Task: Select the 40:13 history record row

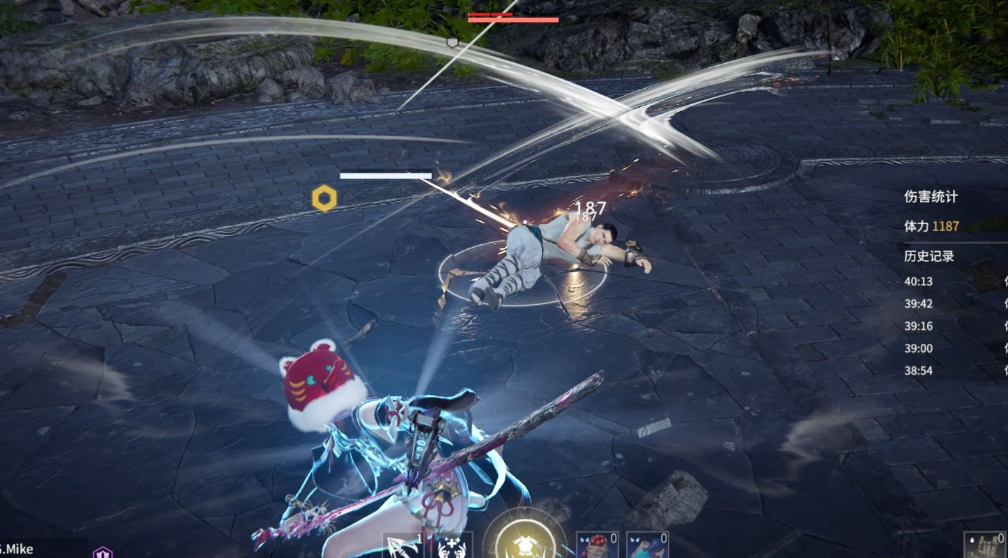Action: coord(919,282)
